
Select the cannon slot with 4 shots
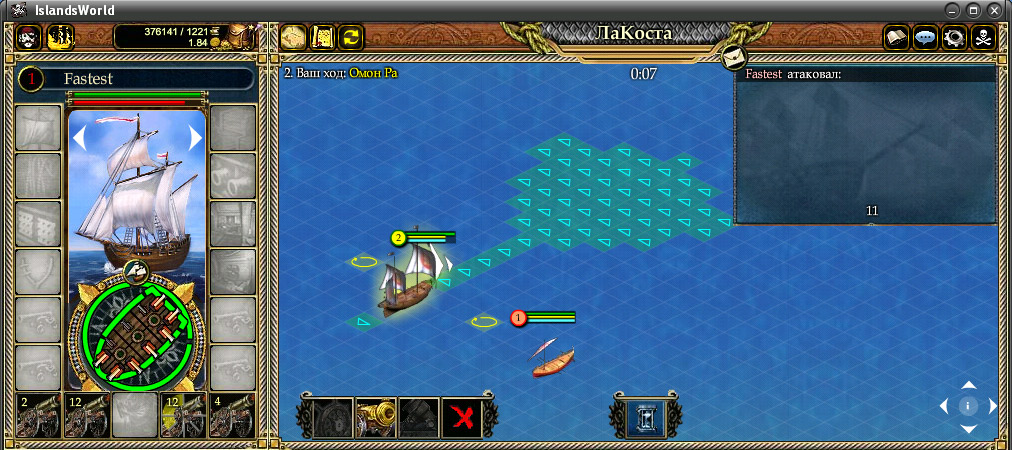click(x=231, y=415)
